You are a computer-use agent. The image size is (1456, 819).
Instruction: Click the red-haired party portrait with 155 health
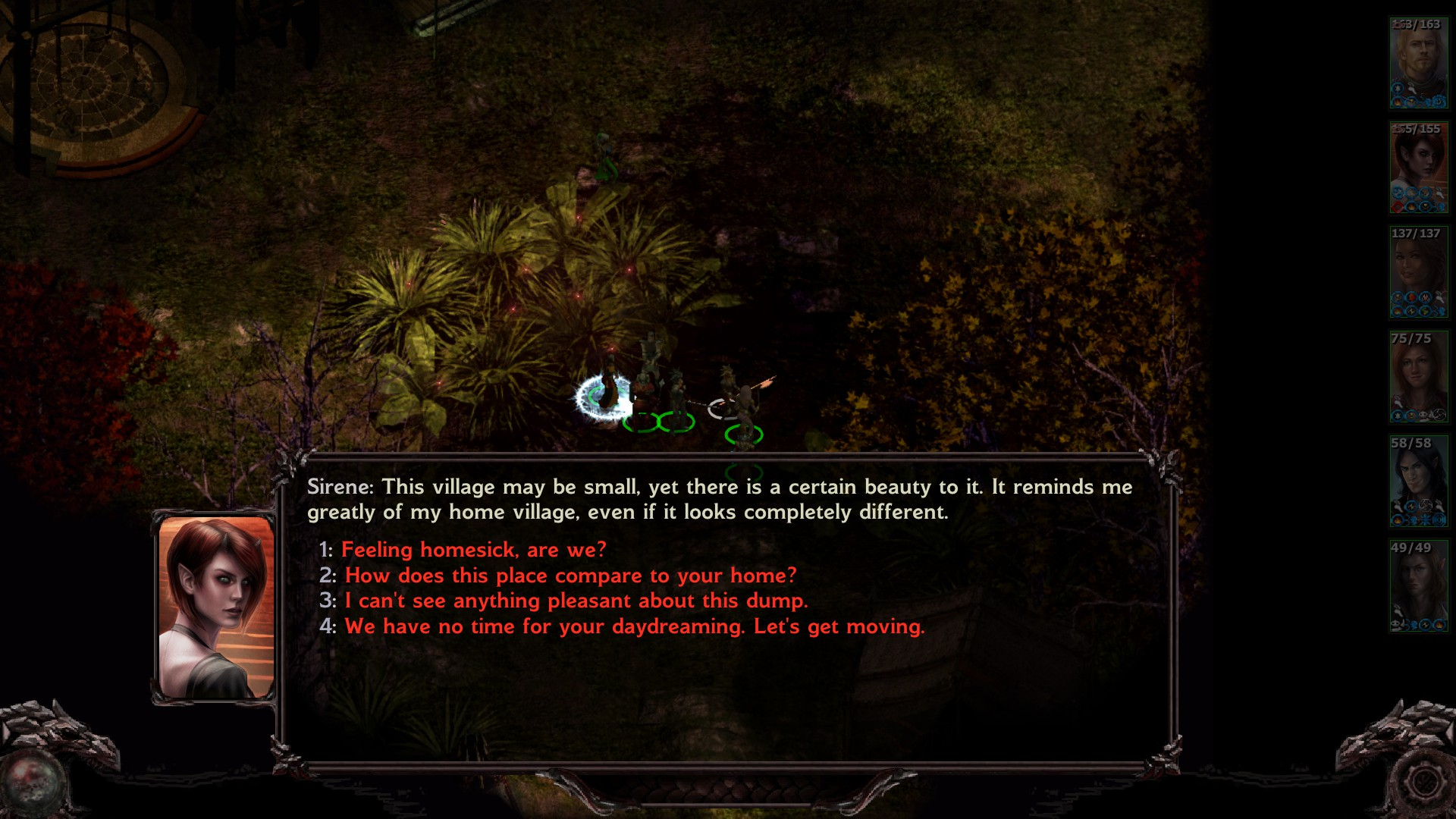point(1417,168)
